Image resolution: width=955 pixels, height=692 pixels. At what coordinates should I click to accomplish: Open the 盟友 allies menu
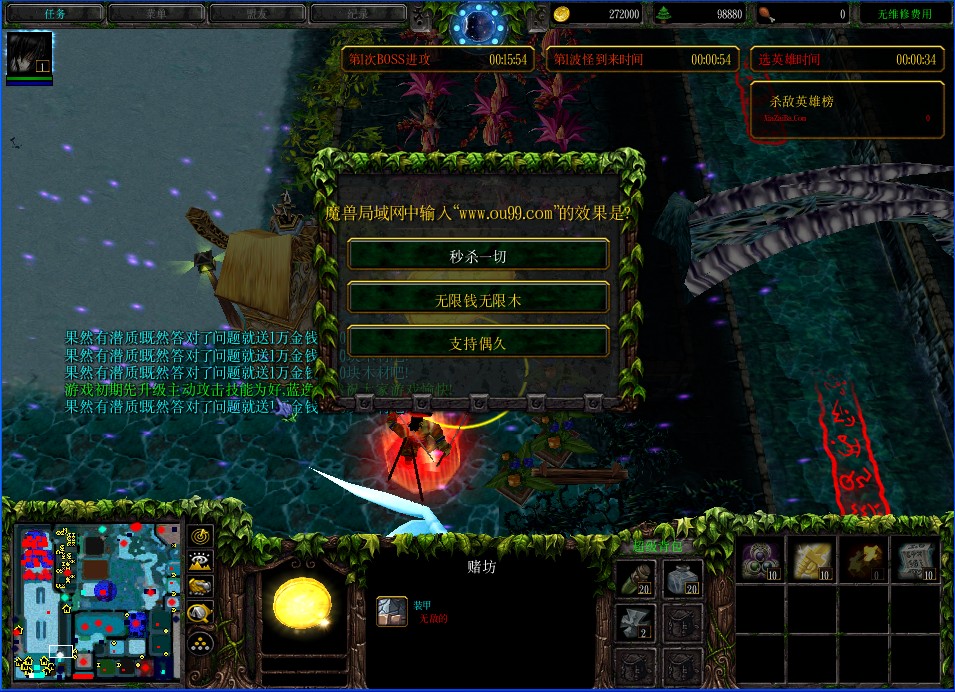tap(256, 14)
